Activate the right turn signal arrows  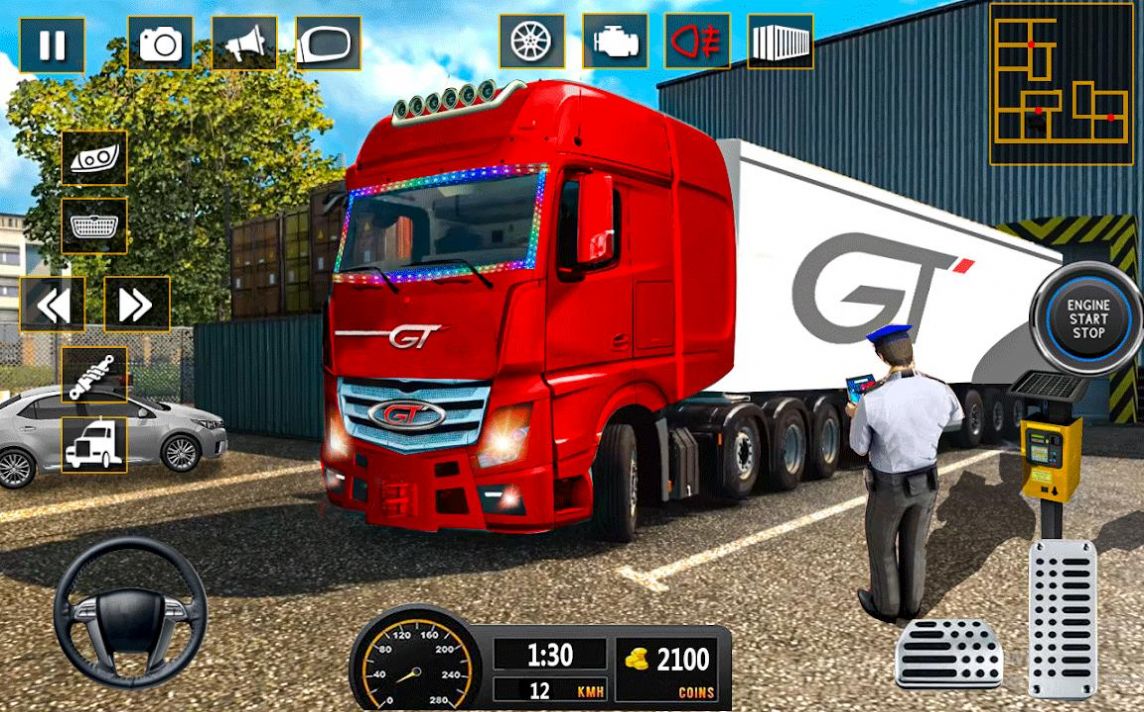[136, 304]
